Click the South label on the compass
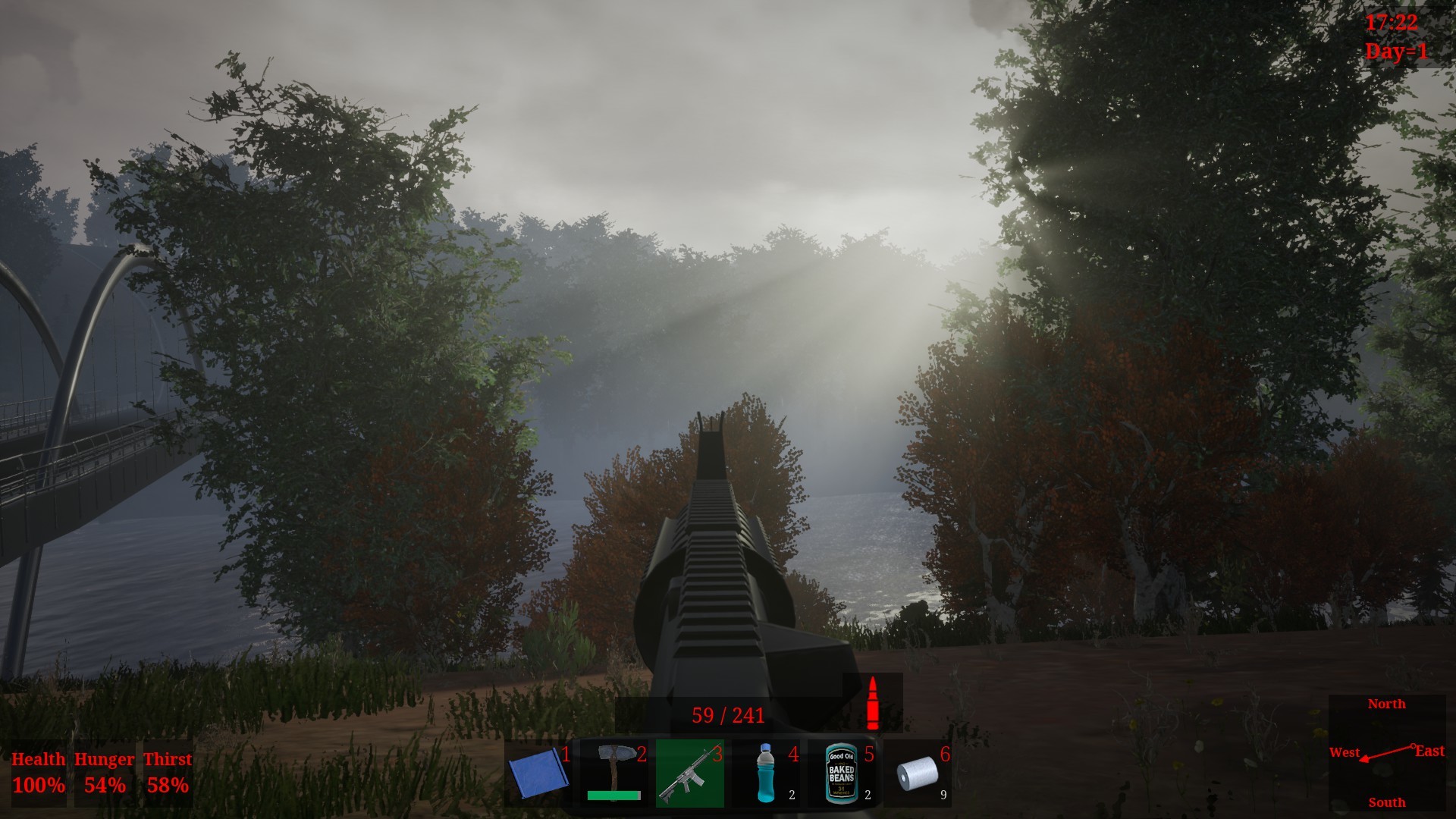Image resolution: width=1456 pixels, height=819 pixels. tap(1387, 802)
